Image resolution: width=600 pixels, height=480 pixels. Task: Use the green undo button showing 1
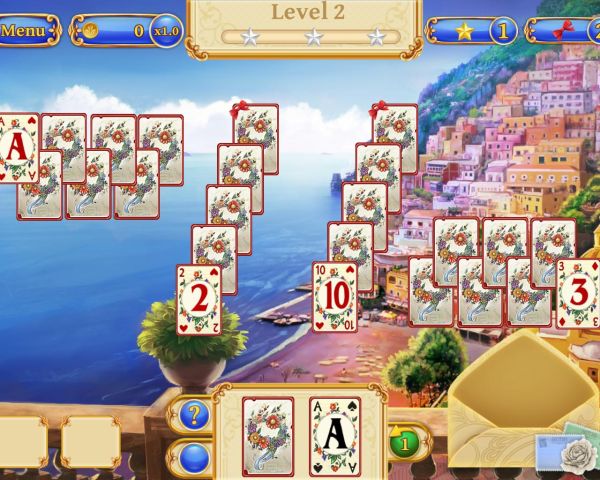coord(404,440)
